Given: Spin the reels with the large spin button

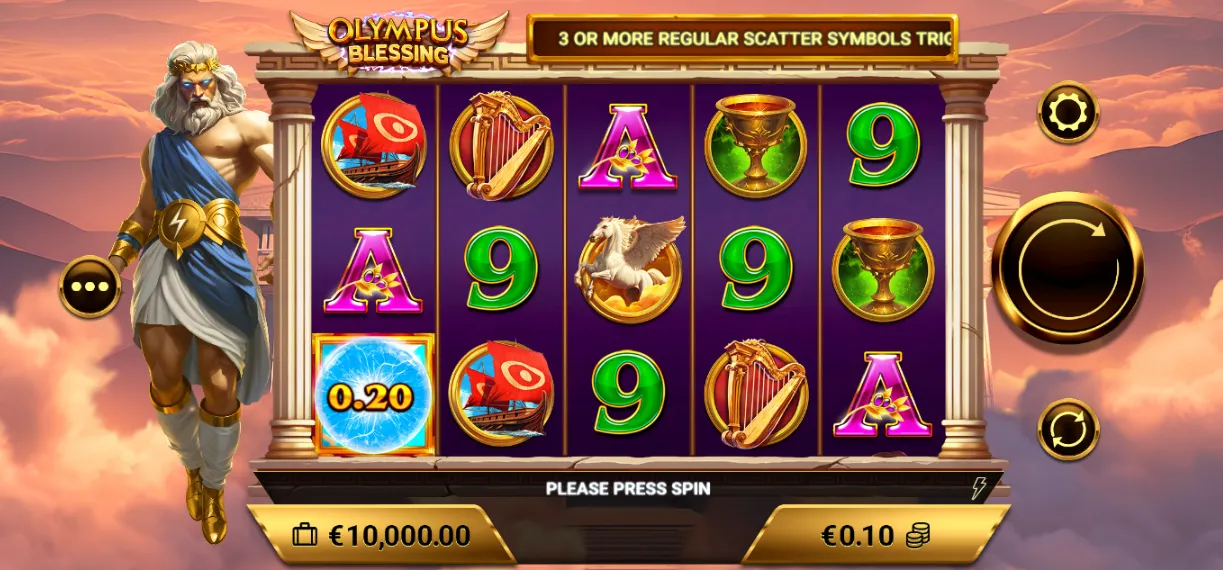Looking at the screenshot, I should tap(1067, 267).
